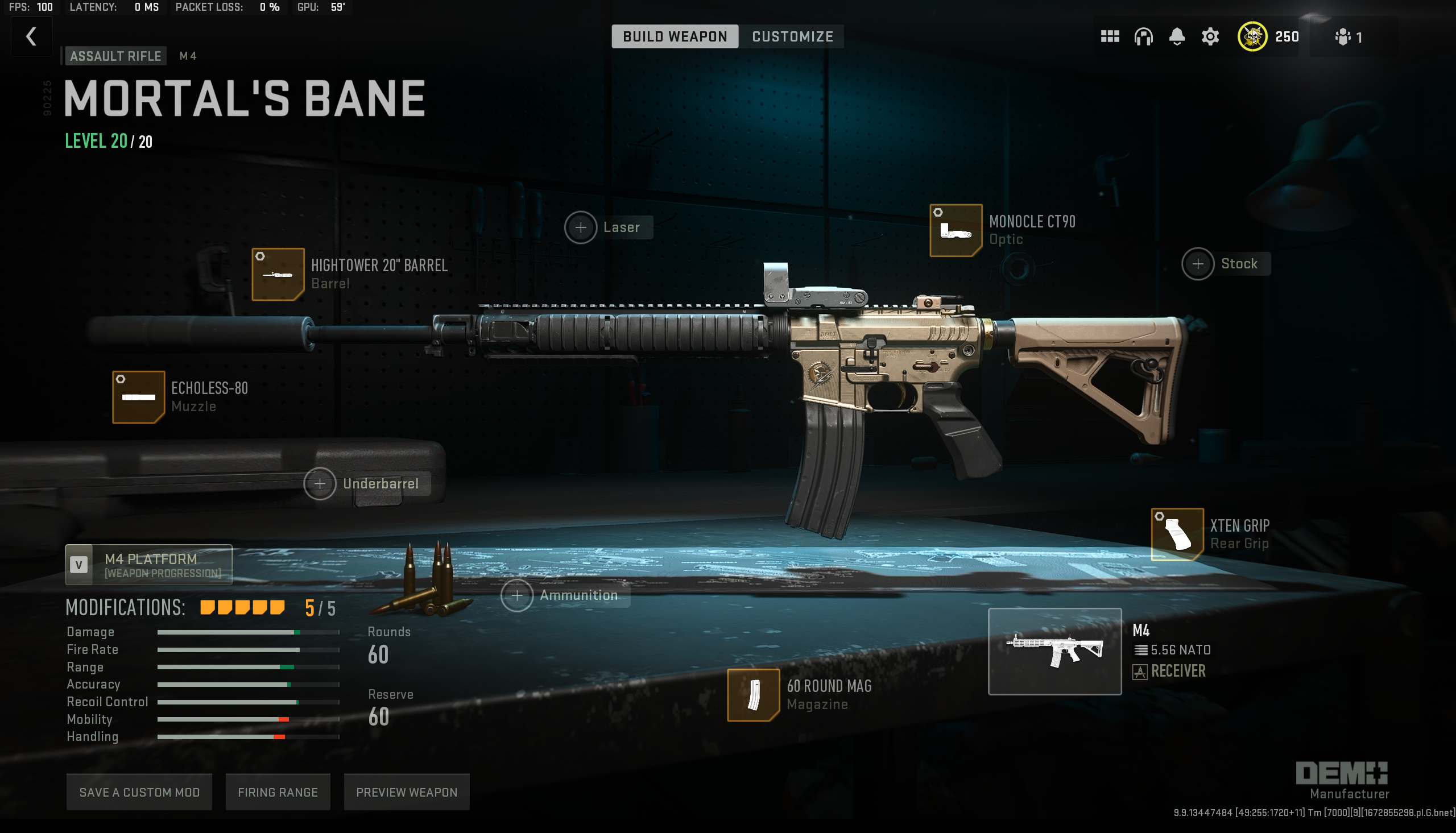
Task: Select the Build Weapon tab
Action: (x=675, y=36)
